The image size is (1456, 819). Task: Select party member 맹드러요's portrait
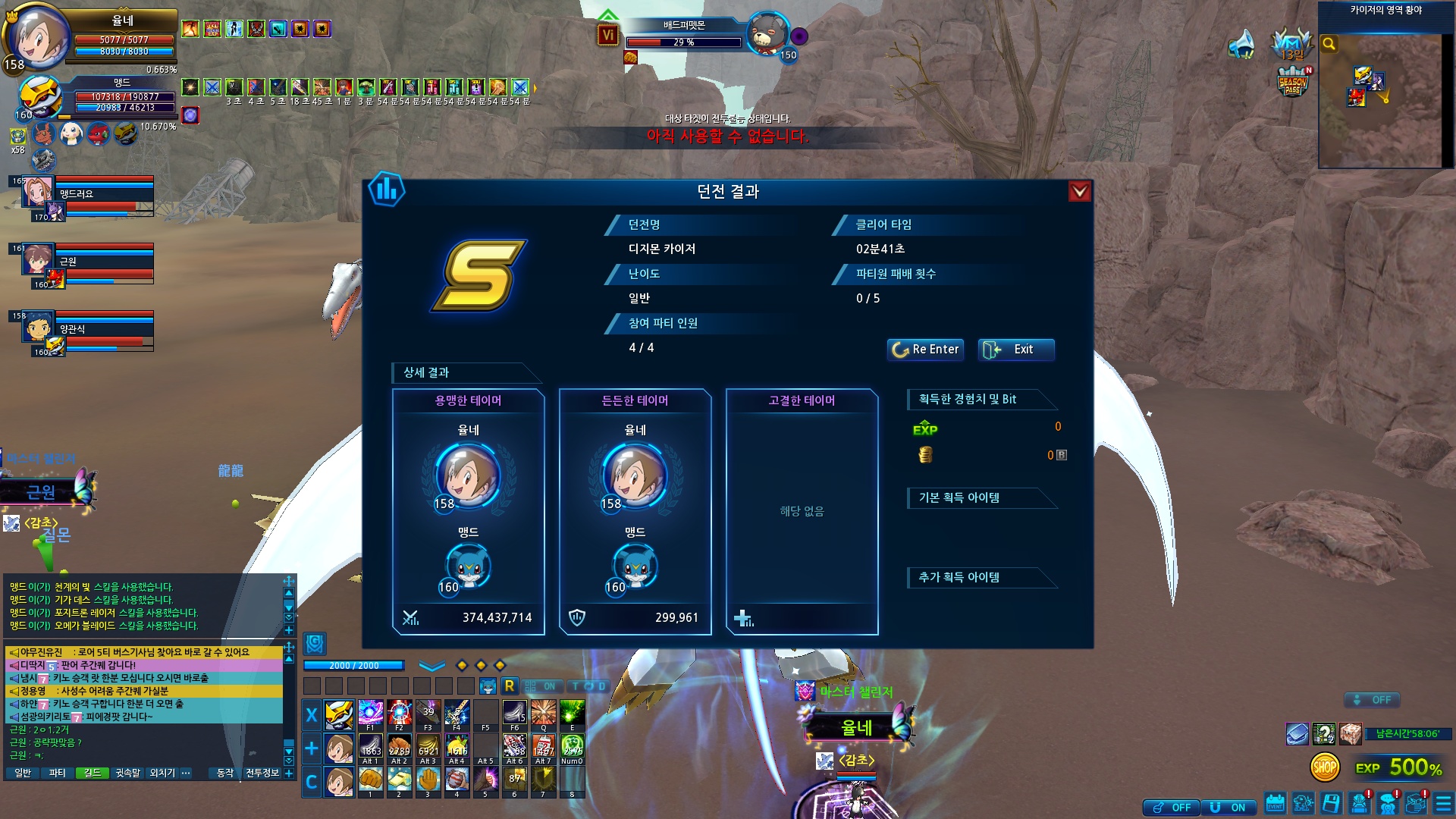pos(36,192)
